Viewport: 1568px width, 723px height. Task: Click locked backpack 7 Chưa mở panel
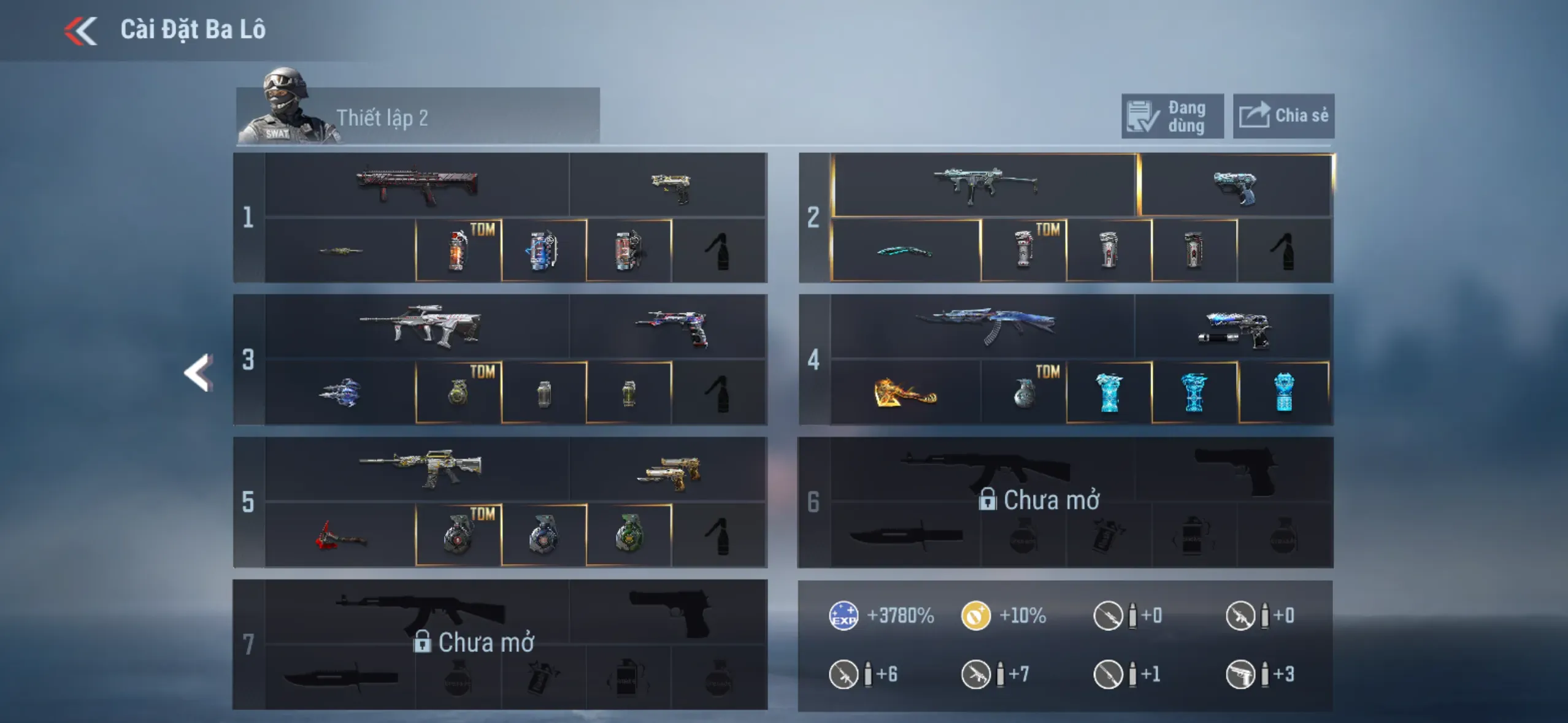click(x=499, y=644)
